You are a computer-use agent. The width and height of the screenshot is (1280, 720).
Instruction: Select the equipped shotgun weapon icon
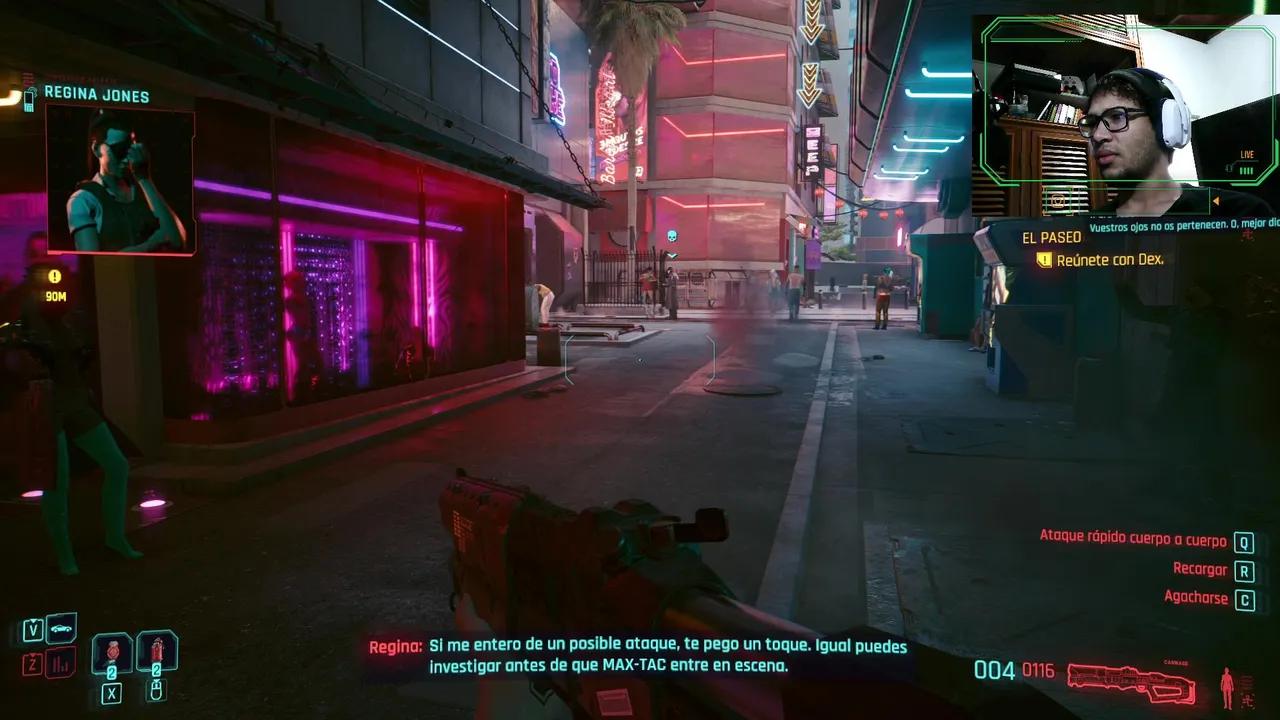(x=1130, y=679)
